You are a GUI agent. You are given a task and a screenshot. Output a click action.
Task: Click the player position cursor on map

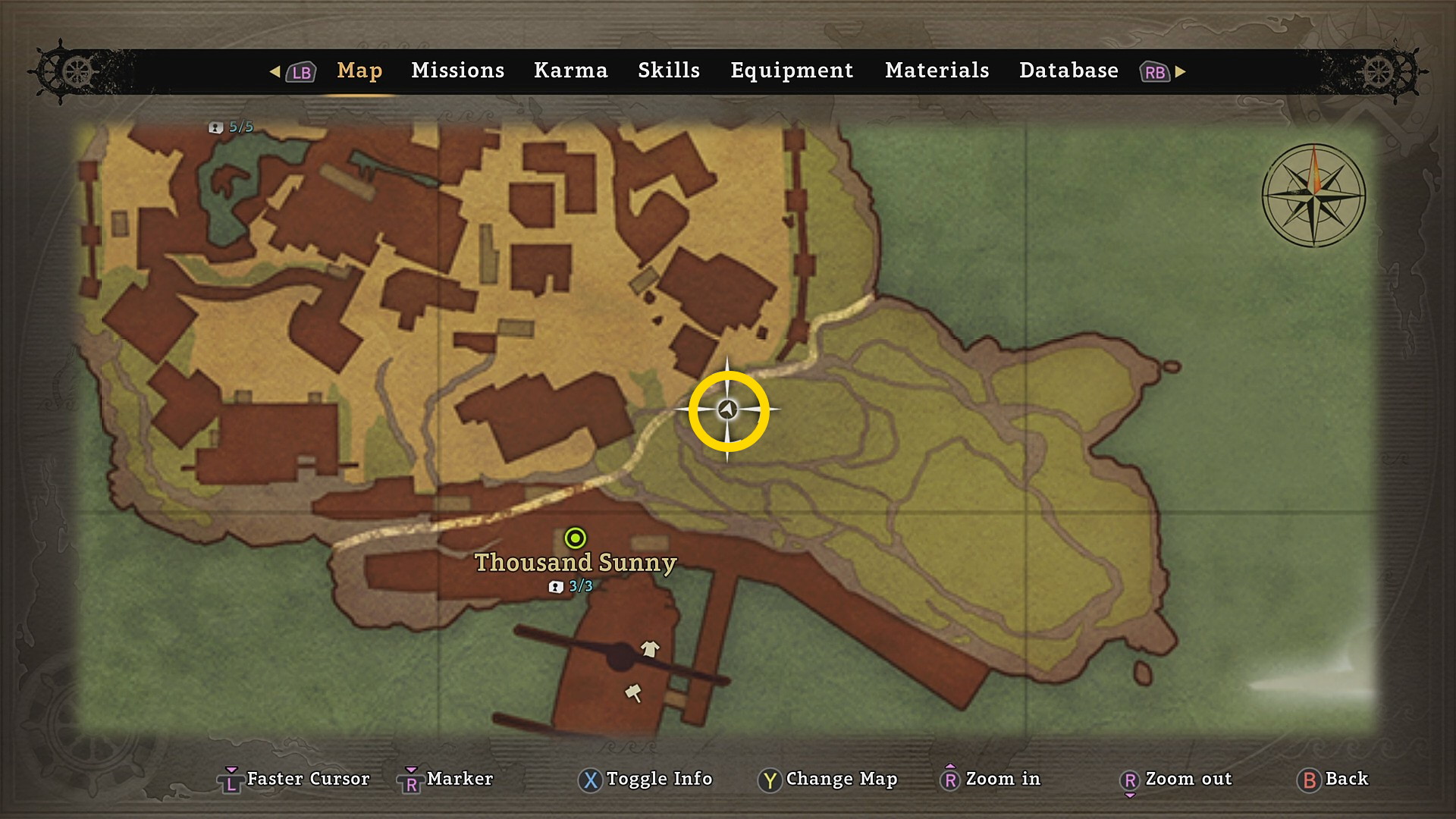tap(728, 410)
